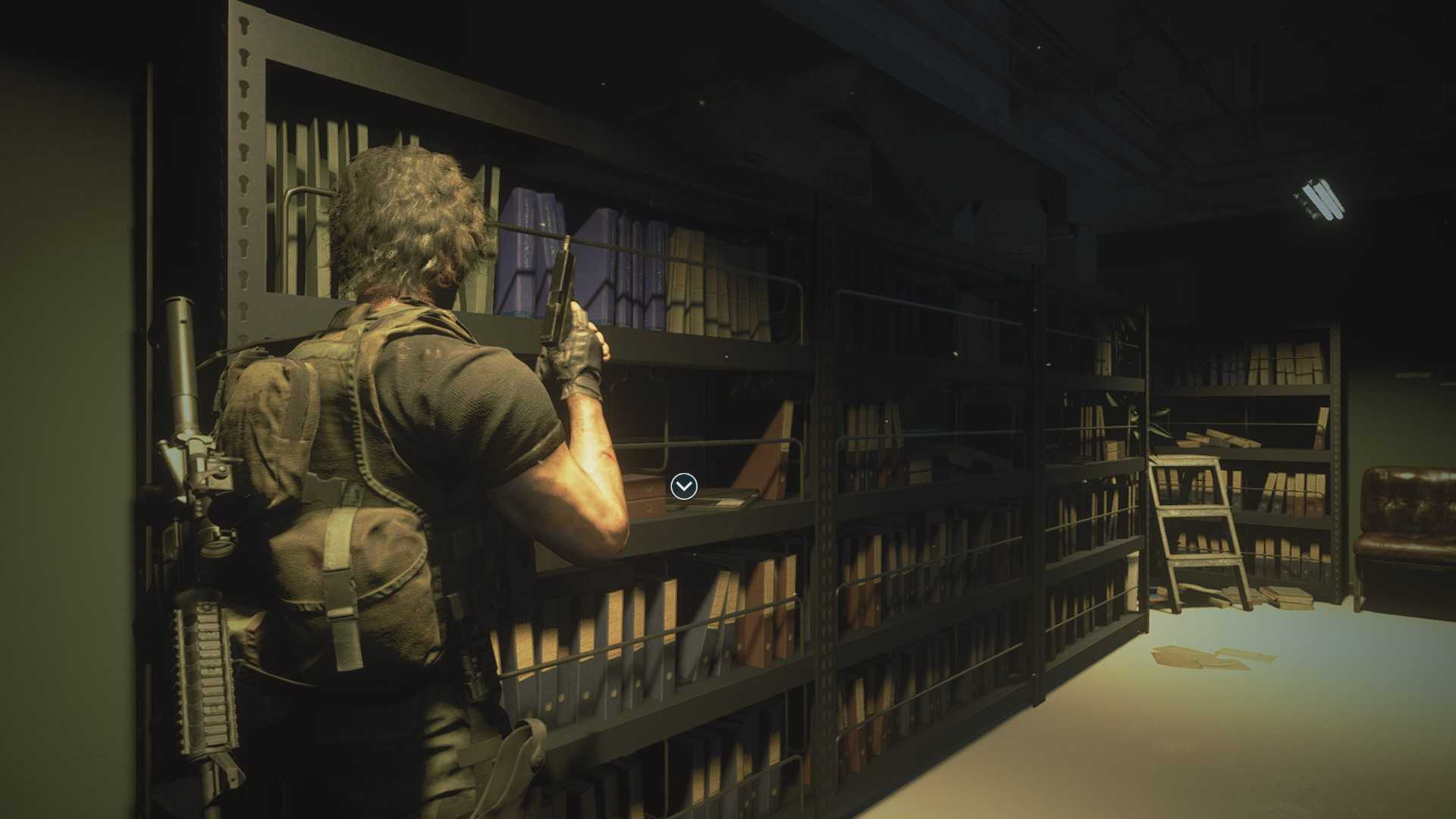1456x819 pixels.
Task: Select the item pickup chevron marker
Action: pyautogui.click(x=683, y=486)
